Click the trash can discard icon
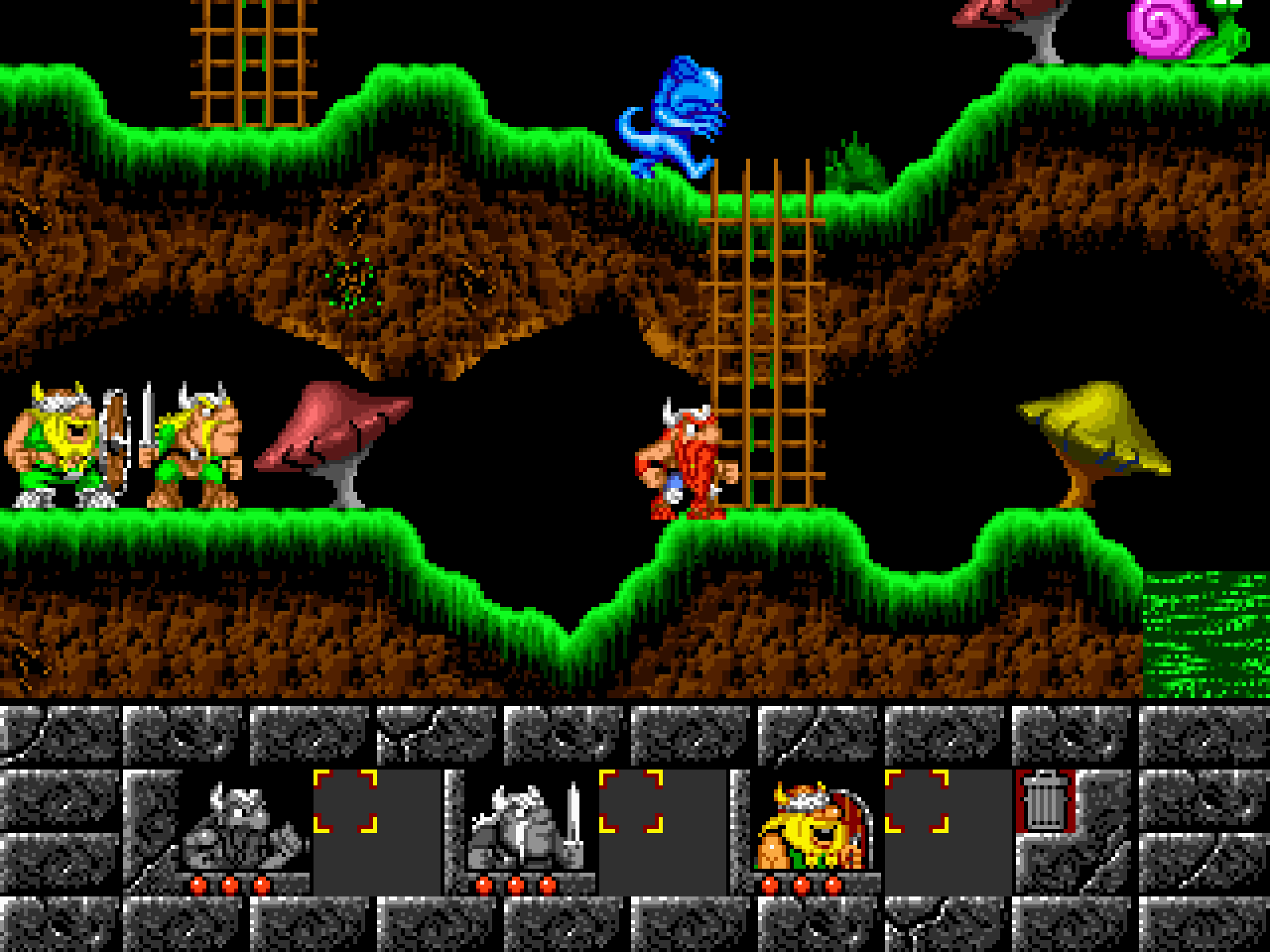 click(1045, 800)
